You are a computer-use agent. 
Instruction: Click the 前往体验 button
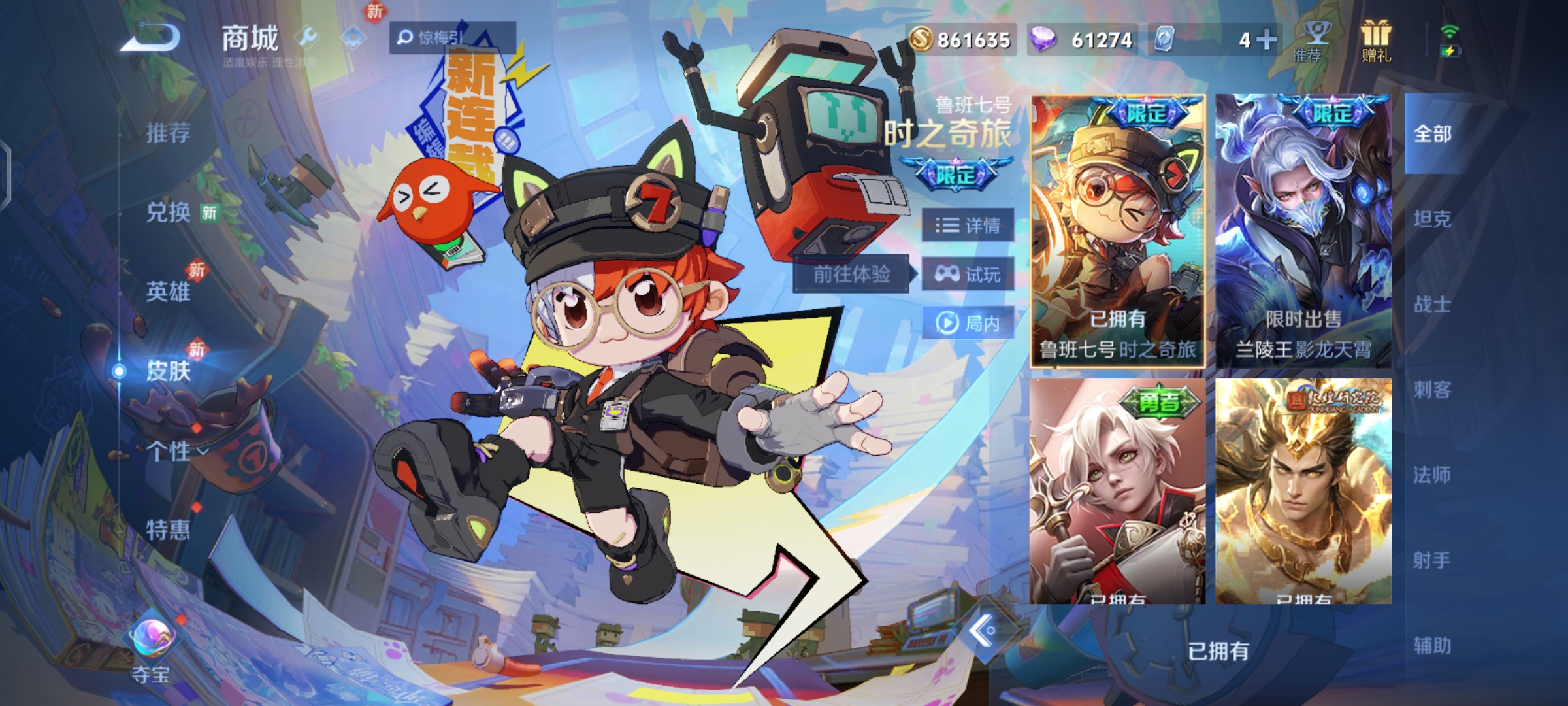[x=849, y=275]
